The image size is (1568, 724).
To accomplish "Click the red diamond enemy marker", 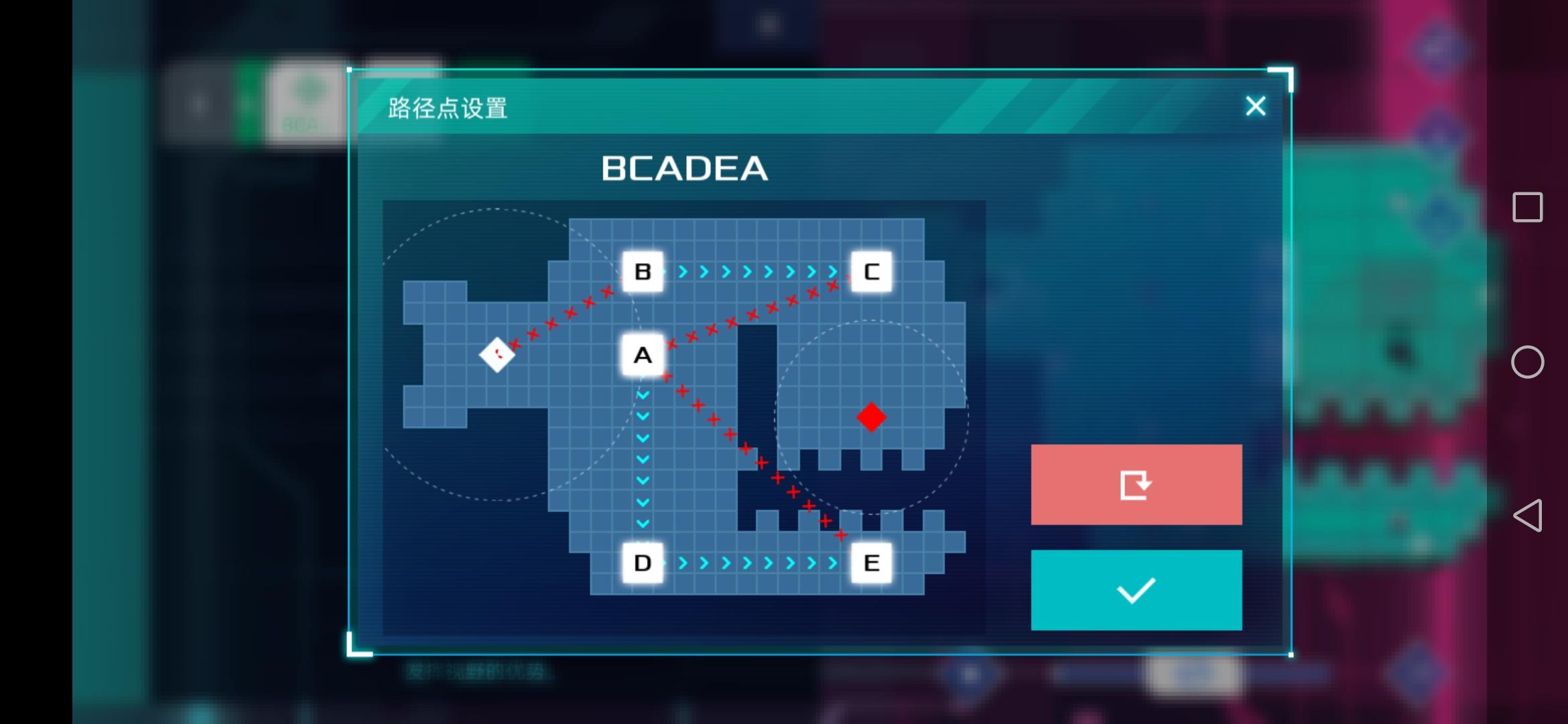I will 871,418.
